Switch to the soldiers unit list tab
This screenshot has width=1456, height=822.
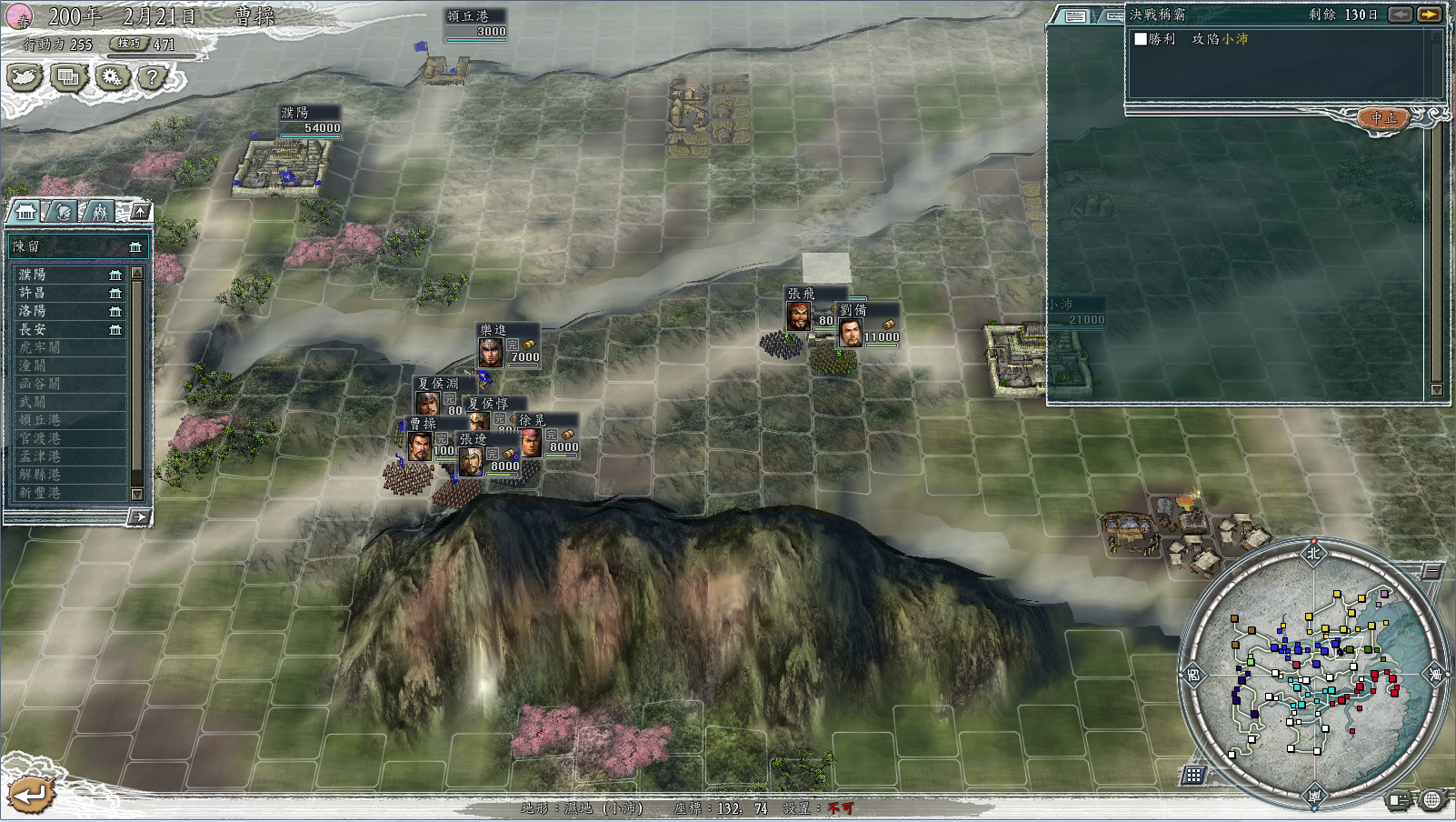point(99,212)
